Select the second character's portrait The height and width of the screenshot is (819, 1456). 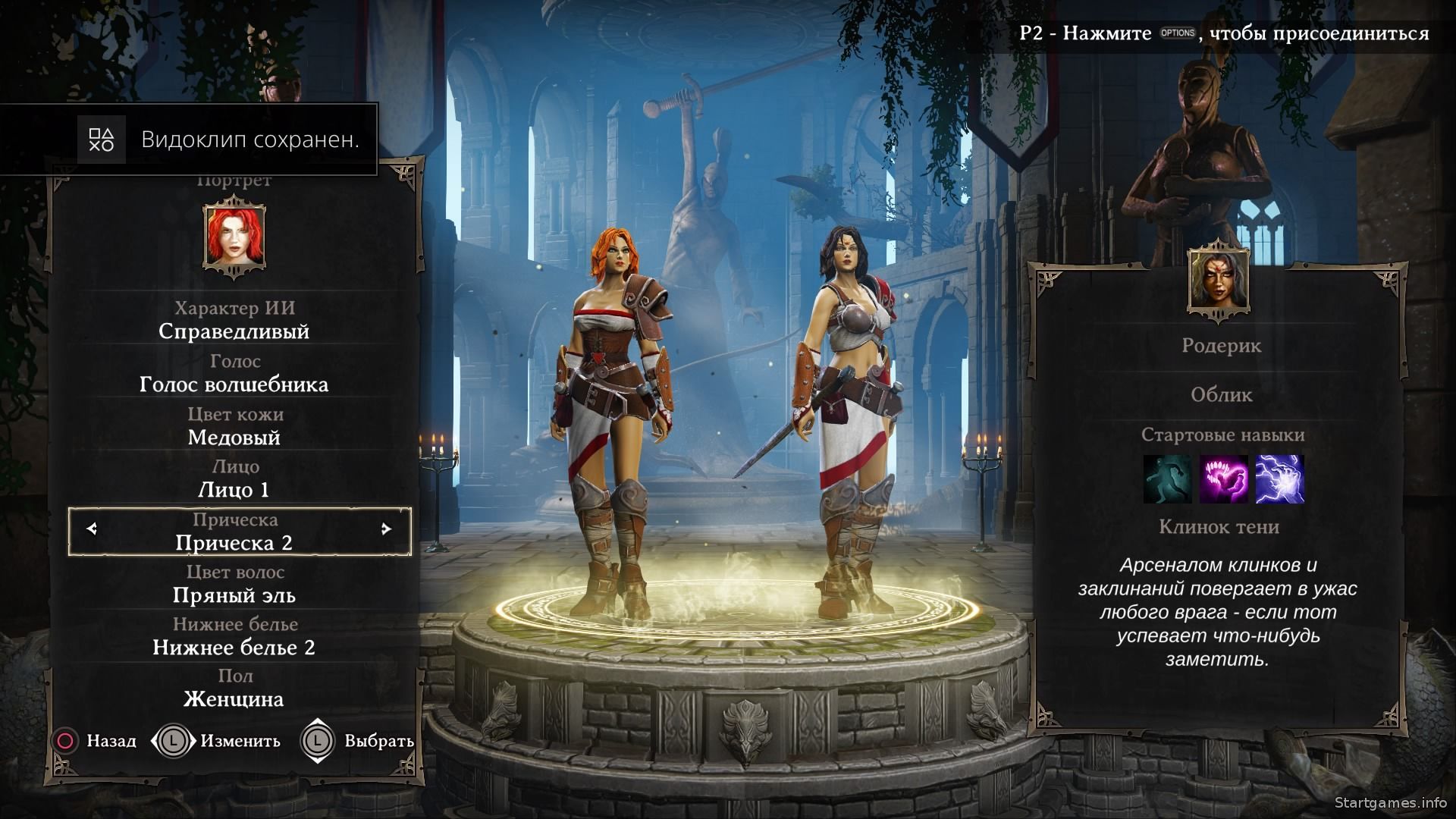click(x=1219, y=279)
